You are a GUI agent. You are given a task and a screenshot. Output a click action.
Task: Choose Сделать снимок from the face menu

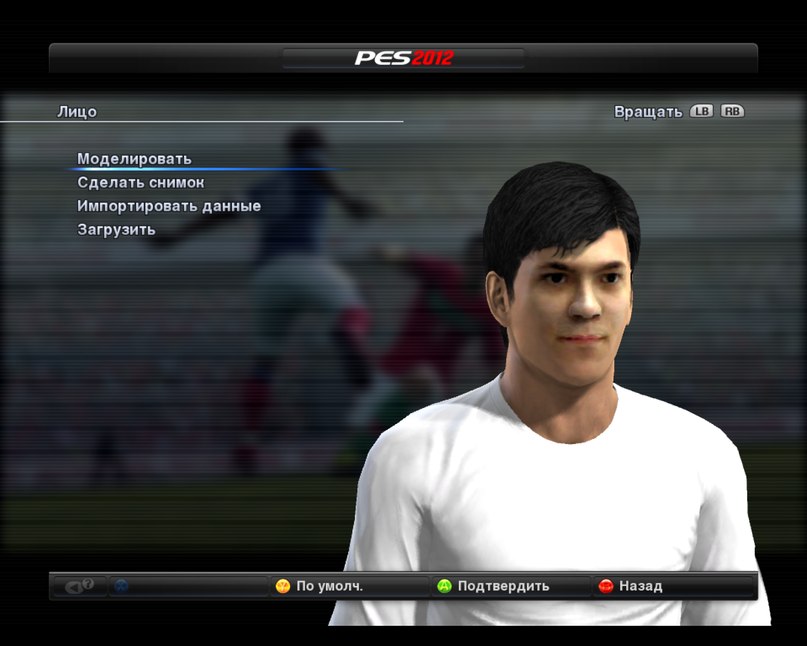(x=140, y=183)
